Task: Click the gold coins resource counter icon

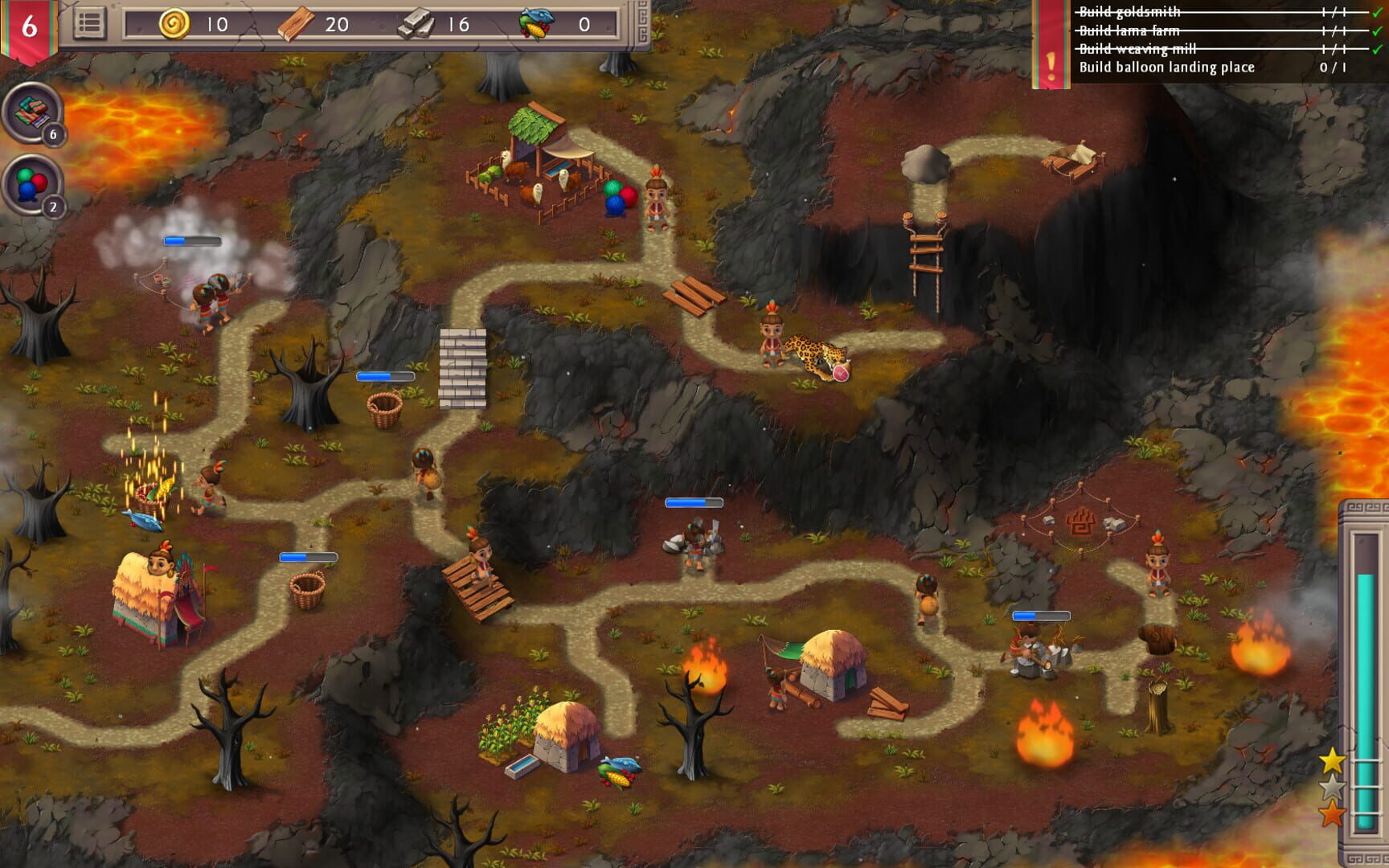Action: 176,23
